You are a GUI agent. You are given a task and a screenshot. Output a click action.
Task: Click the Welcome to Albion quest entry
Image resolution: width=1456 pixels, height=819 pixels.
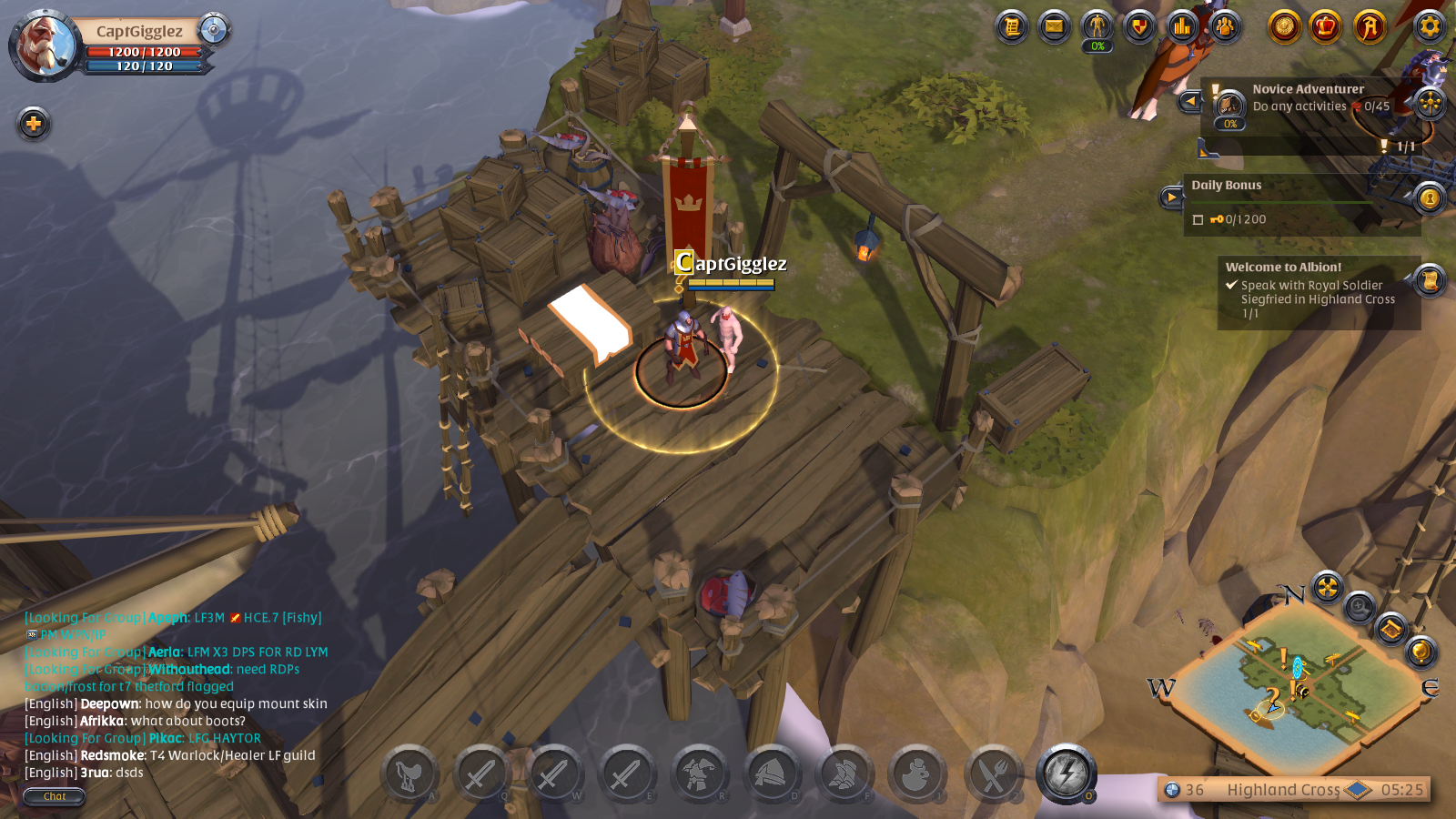tap(1310, 291)
